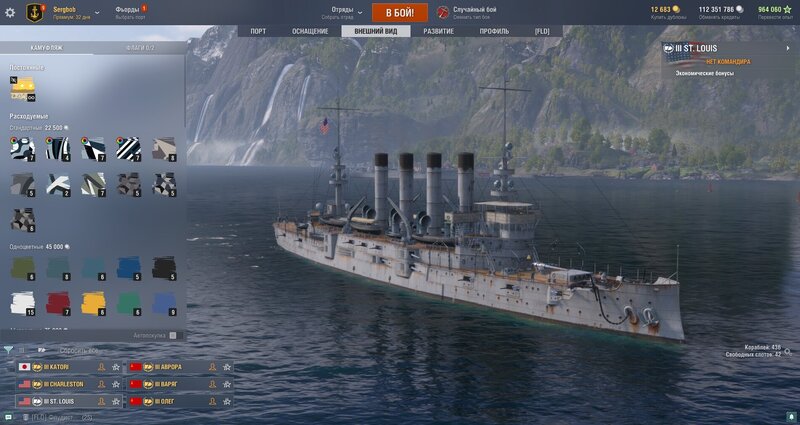This screenshot has width=800, height=425.
Task: Open the carousel ship filter funnel
Action: pos(9,350)
